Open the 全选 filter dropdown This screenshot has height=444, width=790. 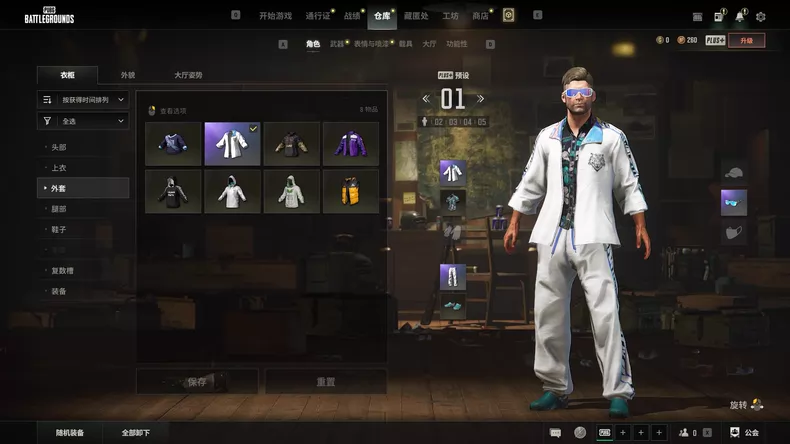[x=84, y=121]
